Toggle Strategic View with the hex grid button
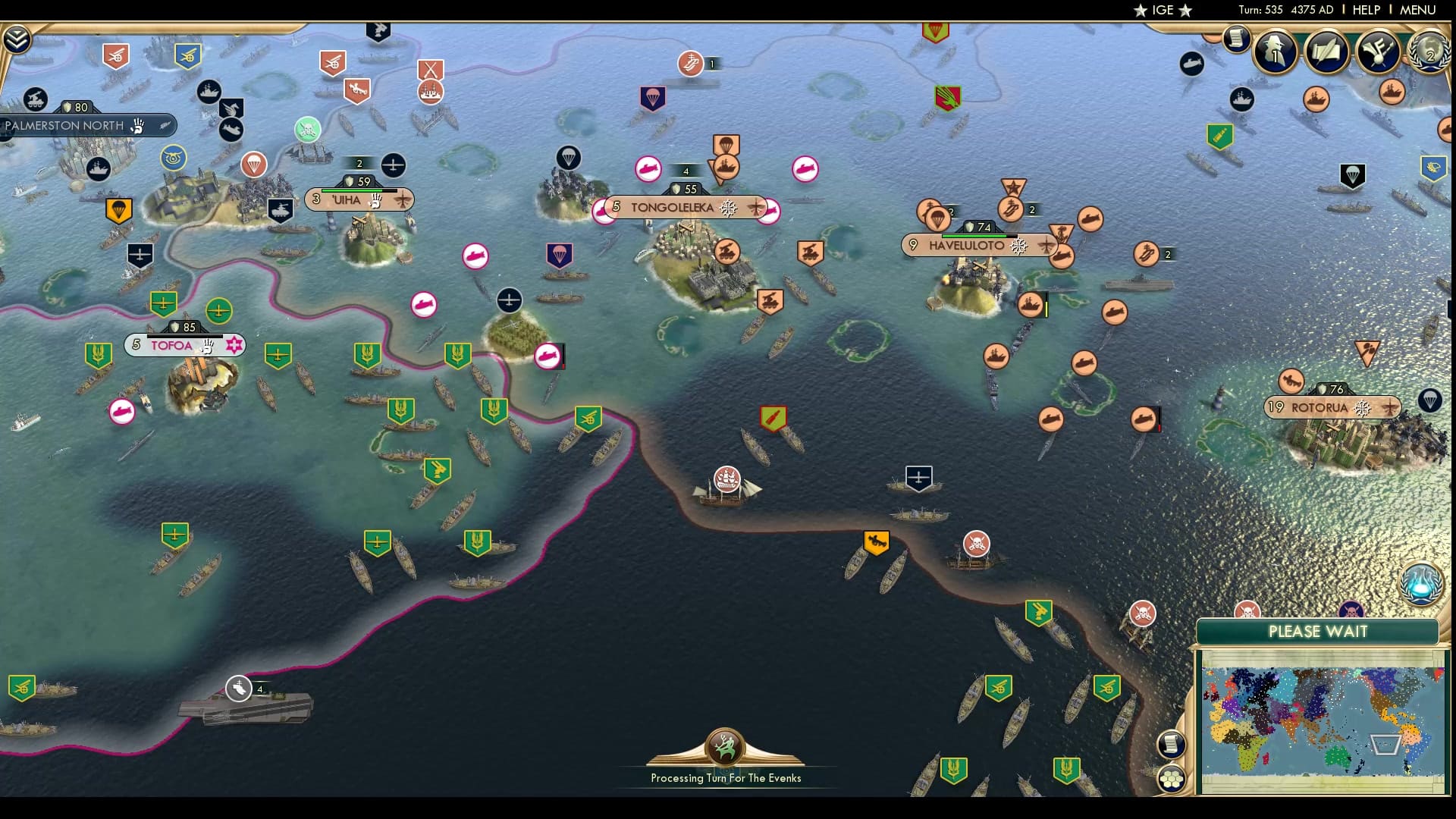This screenshot has width=1456, height=819. 1172,777
